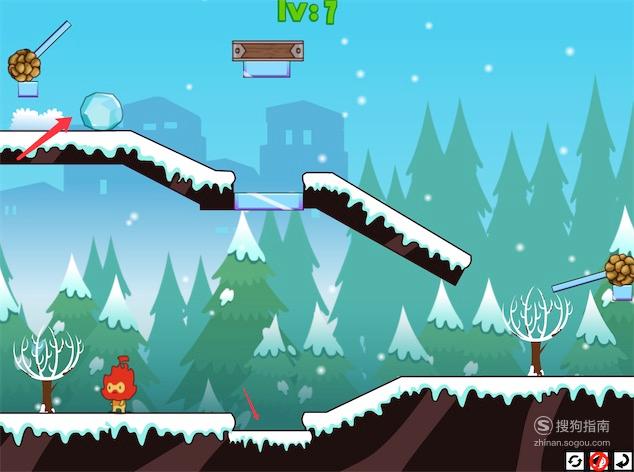
Task: Click the curved back arrow button
Action: coord(622,461)
